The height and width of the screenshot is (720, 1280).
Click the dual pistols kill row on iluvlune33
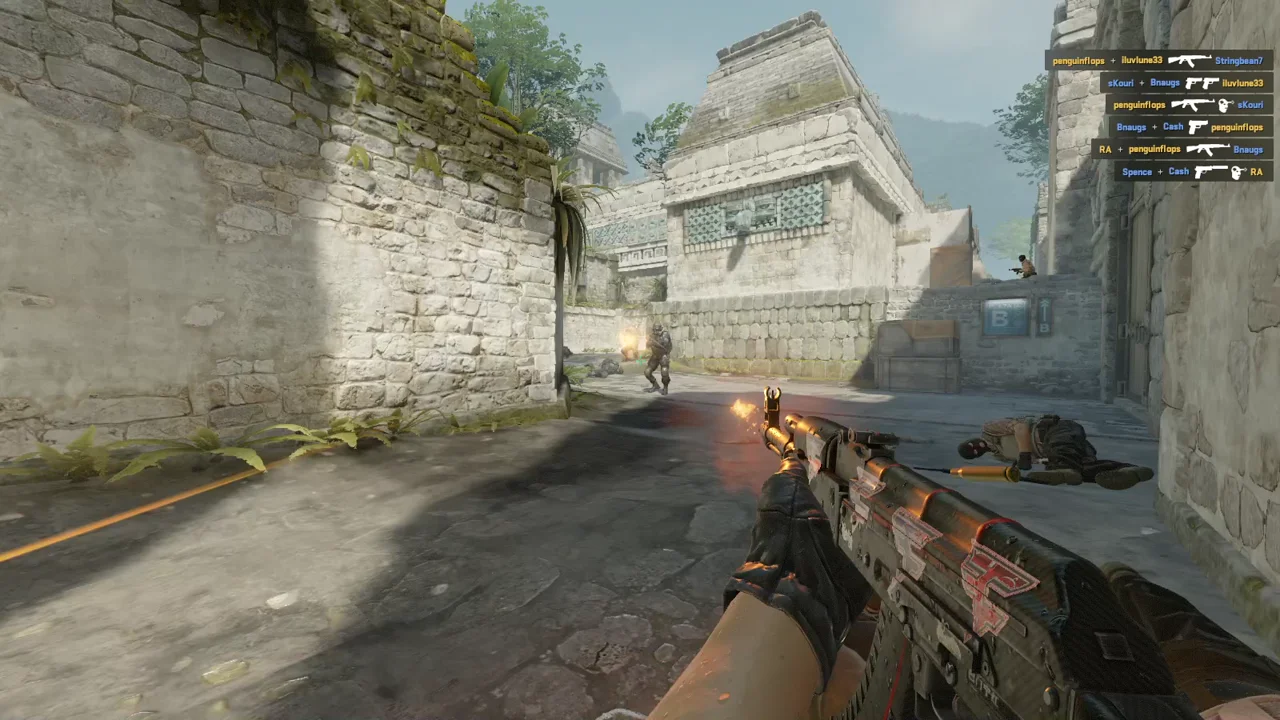point(1186,83)
